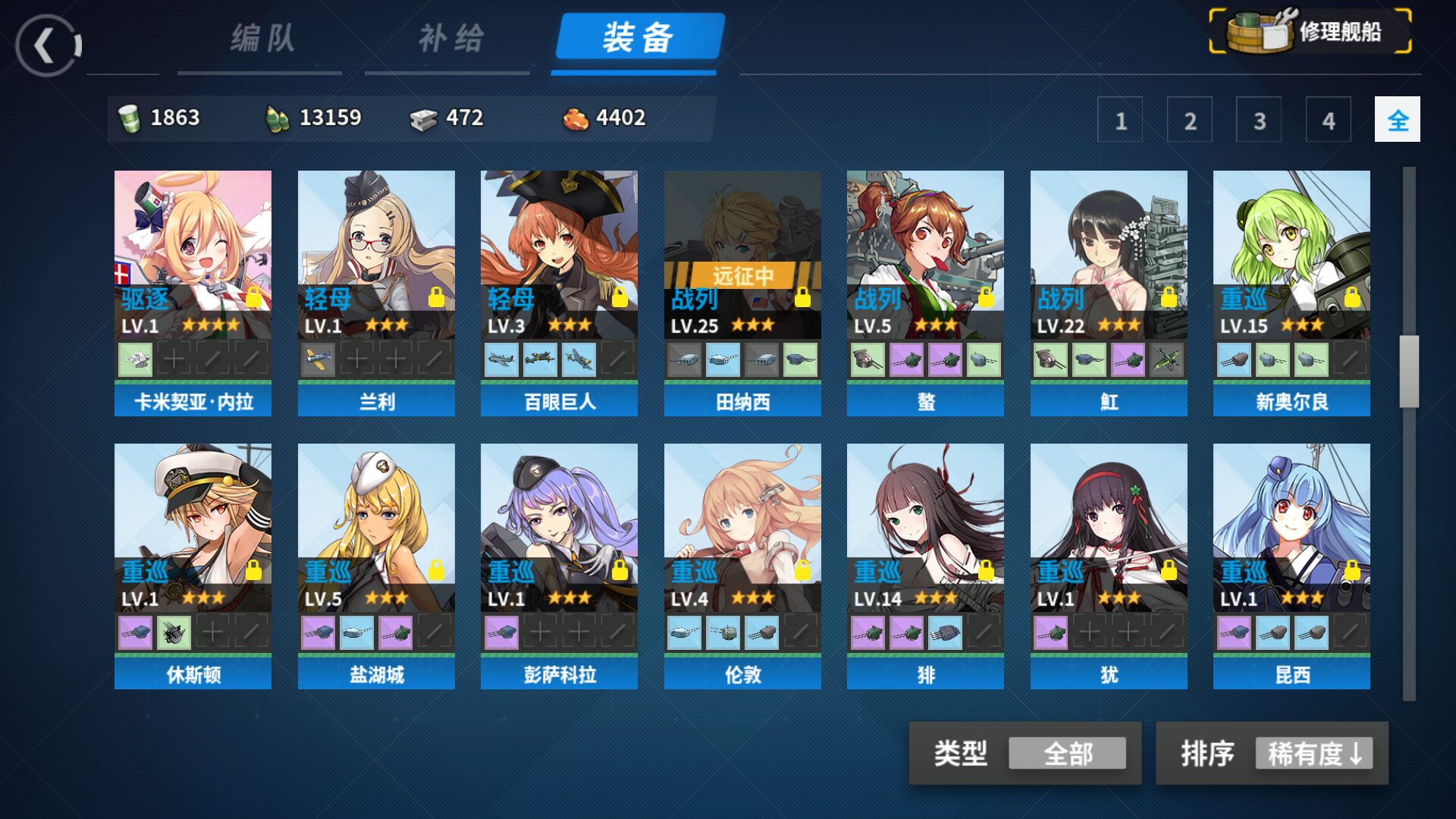1456x819 pixels.
Task: Open the 修理舰船 repair button
Action: (1310, 32)
